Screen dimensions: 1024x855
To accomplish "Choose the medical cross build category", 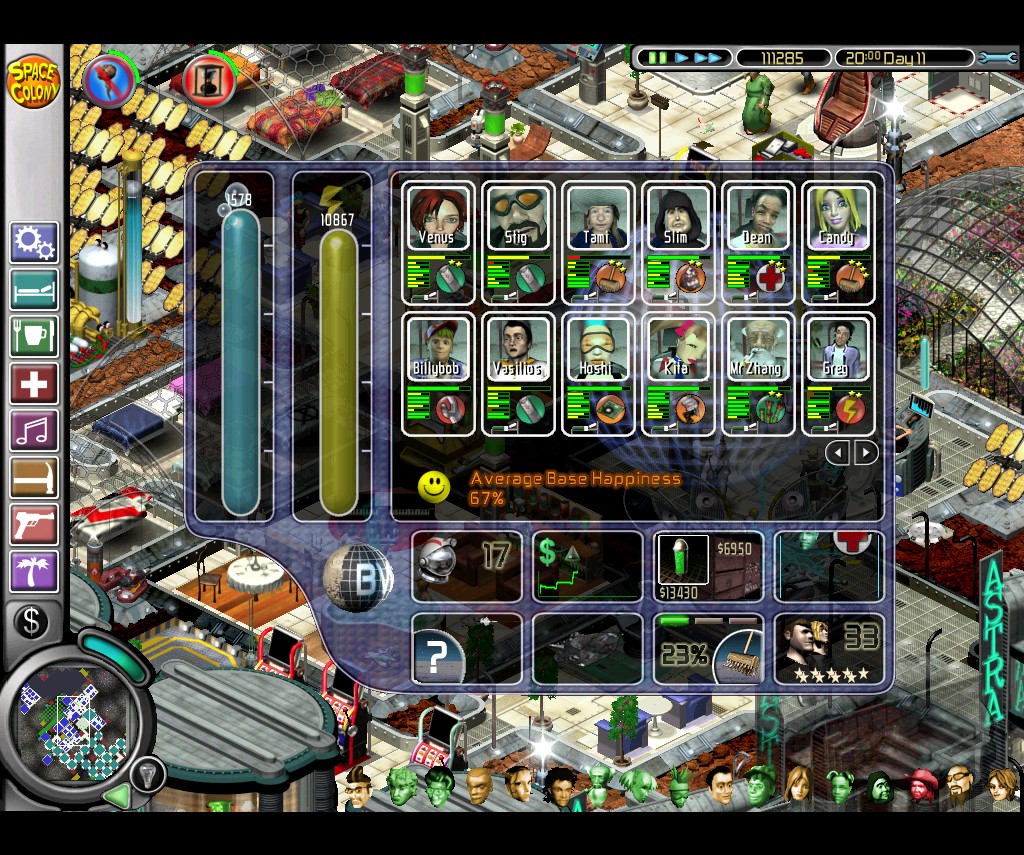I will coord(34,384).
